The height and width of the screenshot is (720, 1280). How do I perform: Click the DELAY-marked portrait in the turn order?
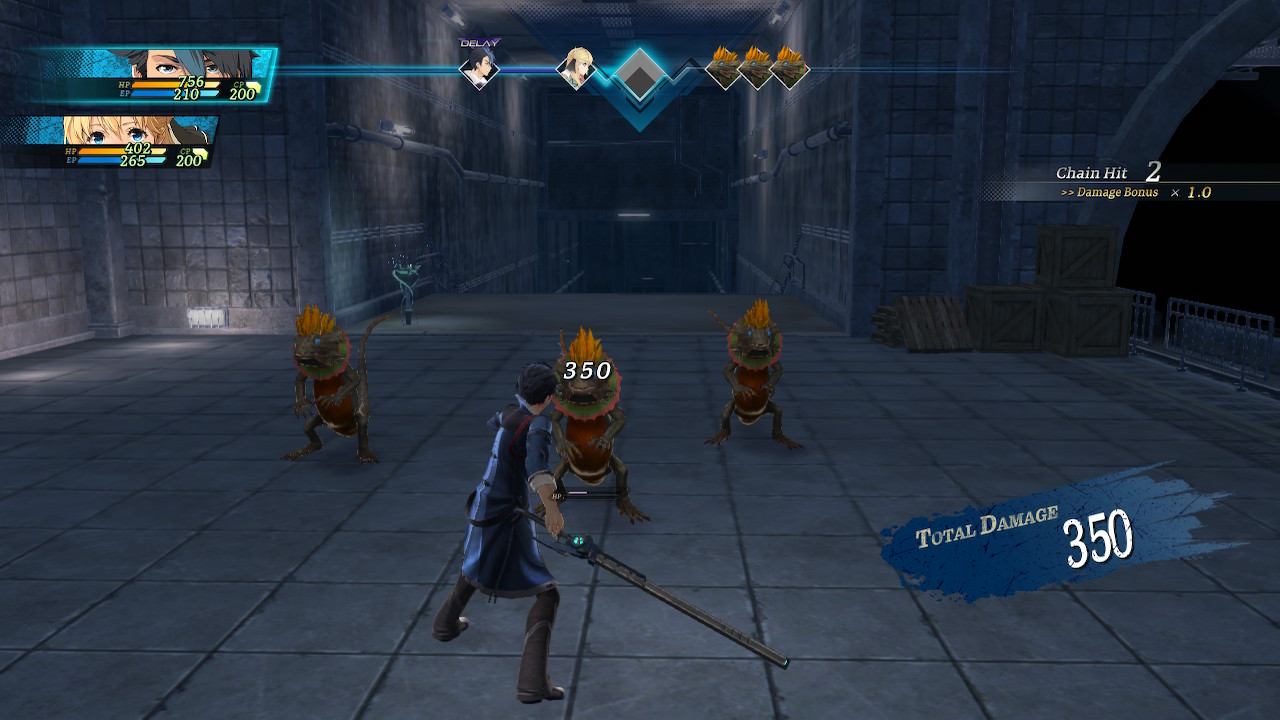(479, 68)
